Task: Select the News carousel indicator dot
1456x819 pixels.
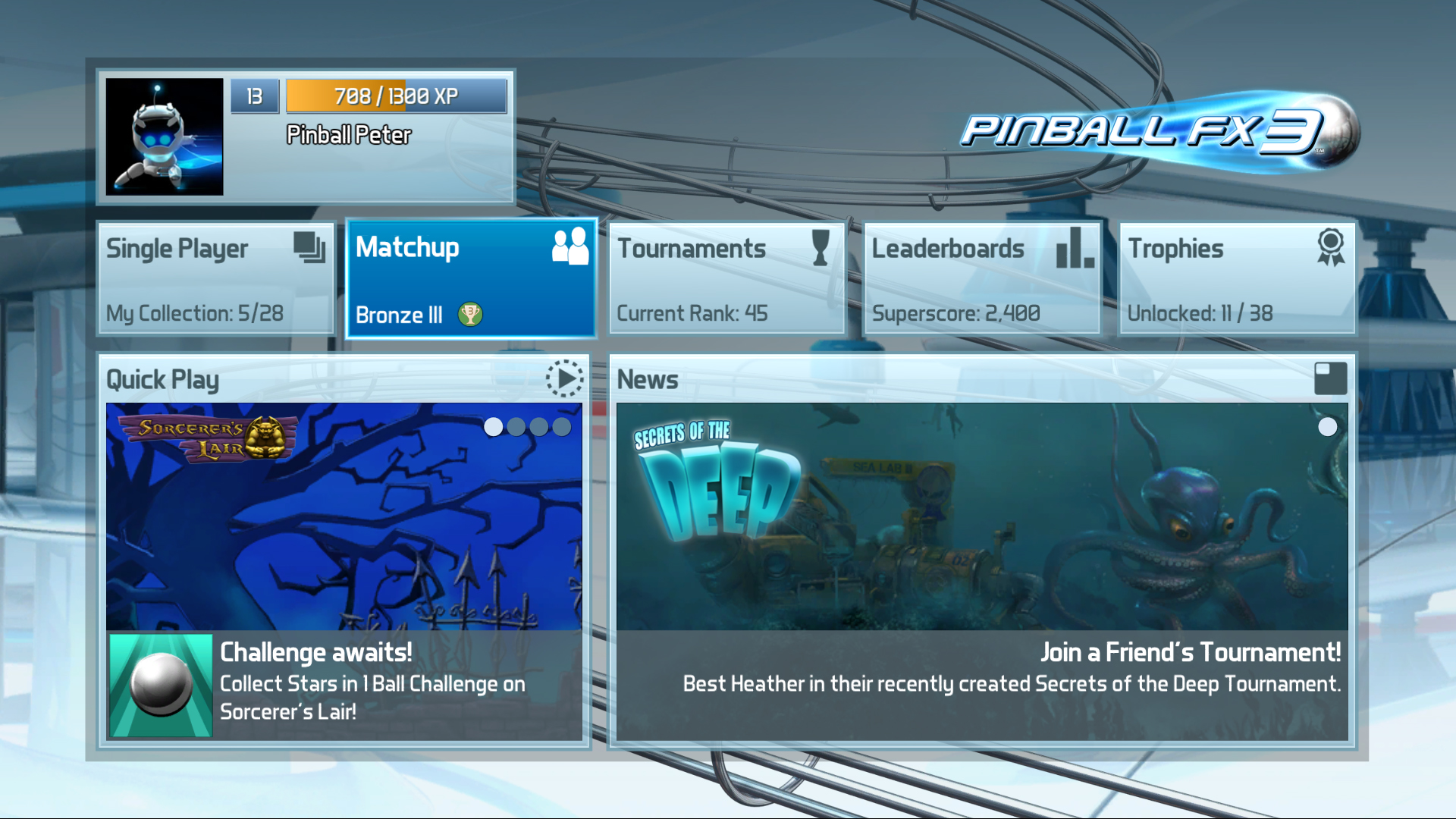Action: 1328,428
